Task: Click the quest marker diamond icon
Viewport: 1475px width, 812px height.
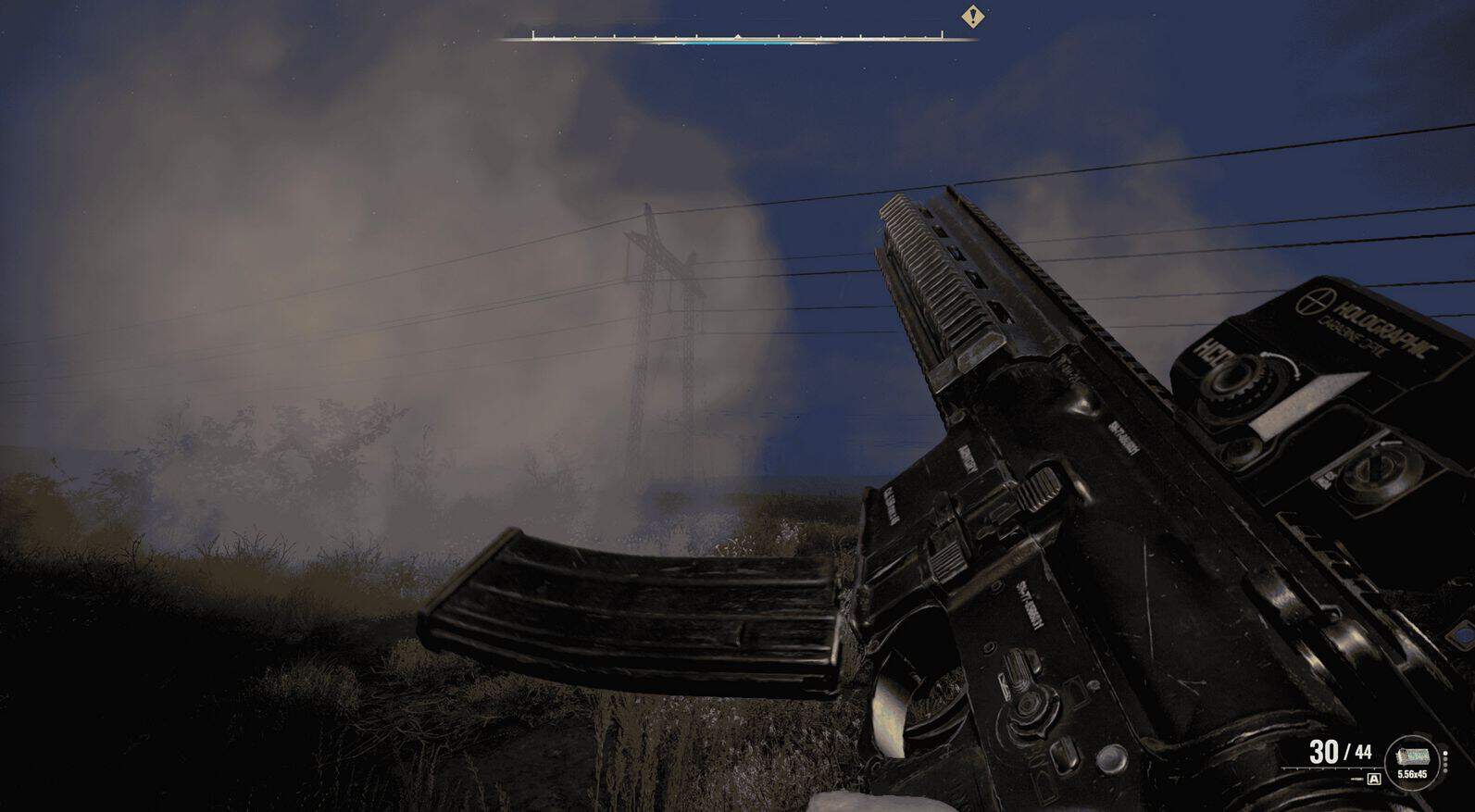Action: click(x=971, y=17)
